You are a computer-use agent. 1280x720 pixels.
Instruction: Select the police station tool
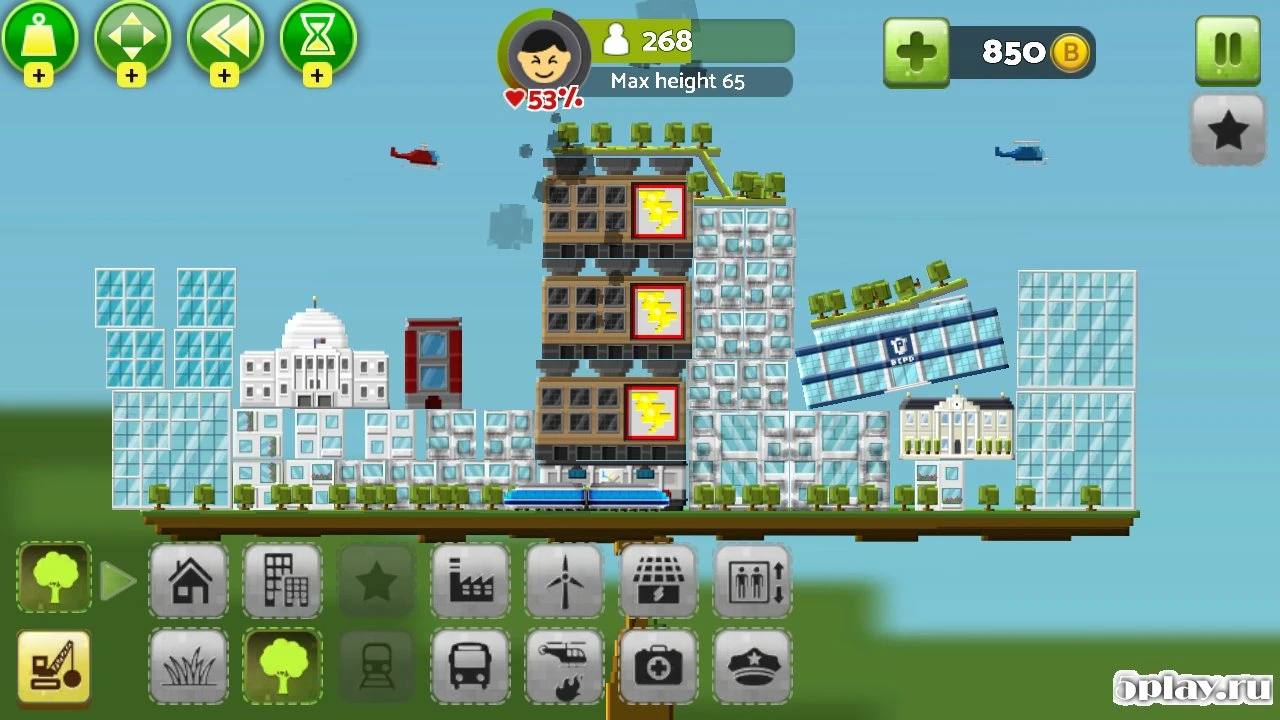click(752, 665)
